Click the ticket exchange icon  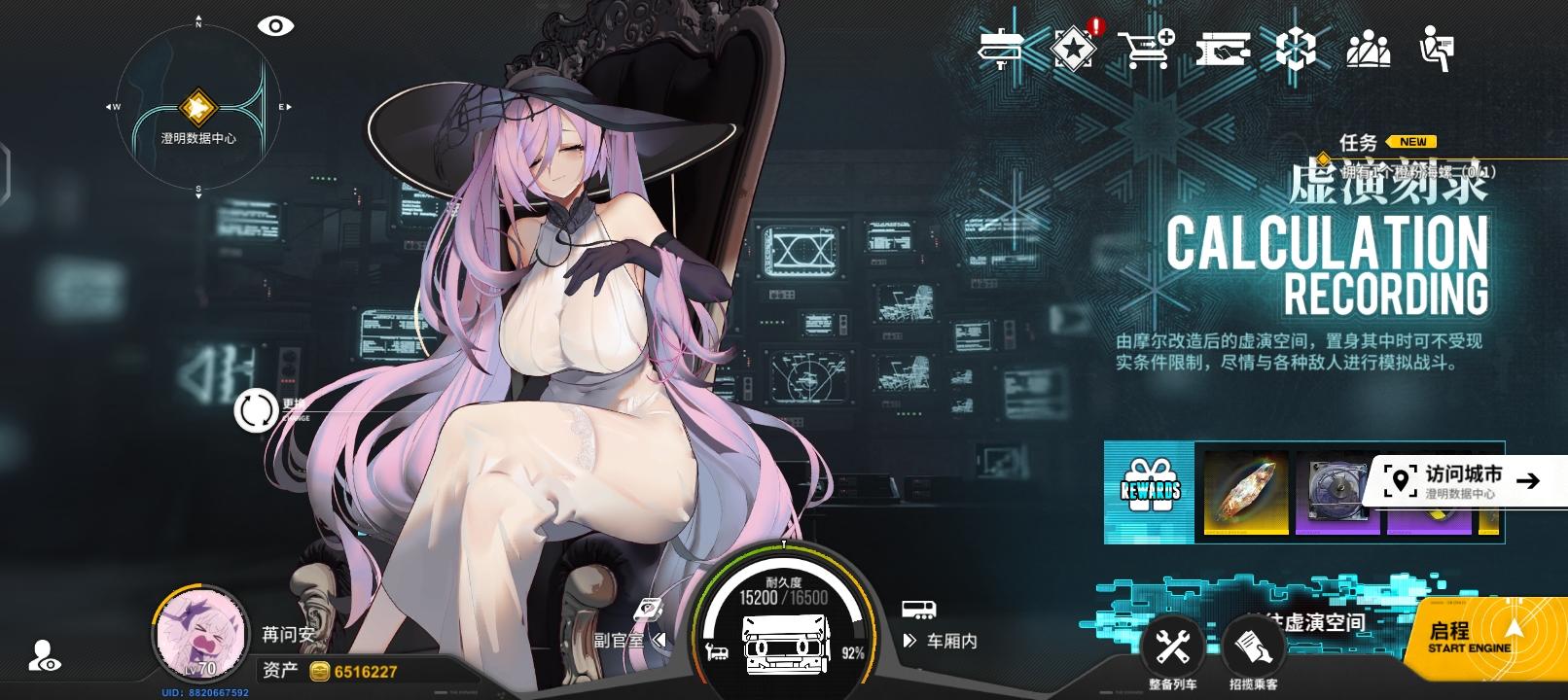point(1224,51)
